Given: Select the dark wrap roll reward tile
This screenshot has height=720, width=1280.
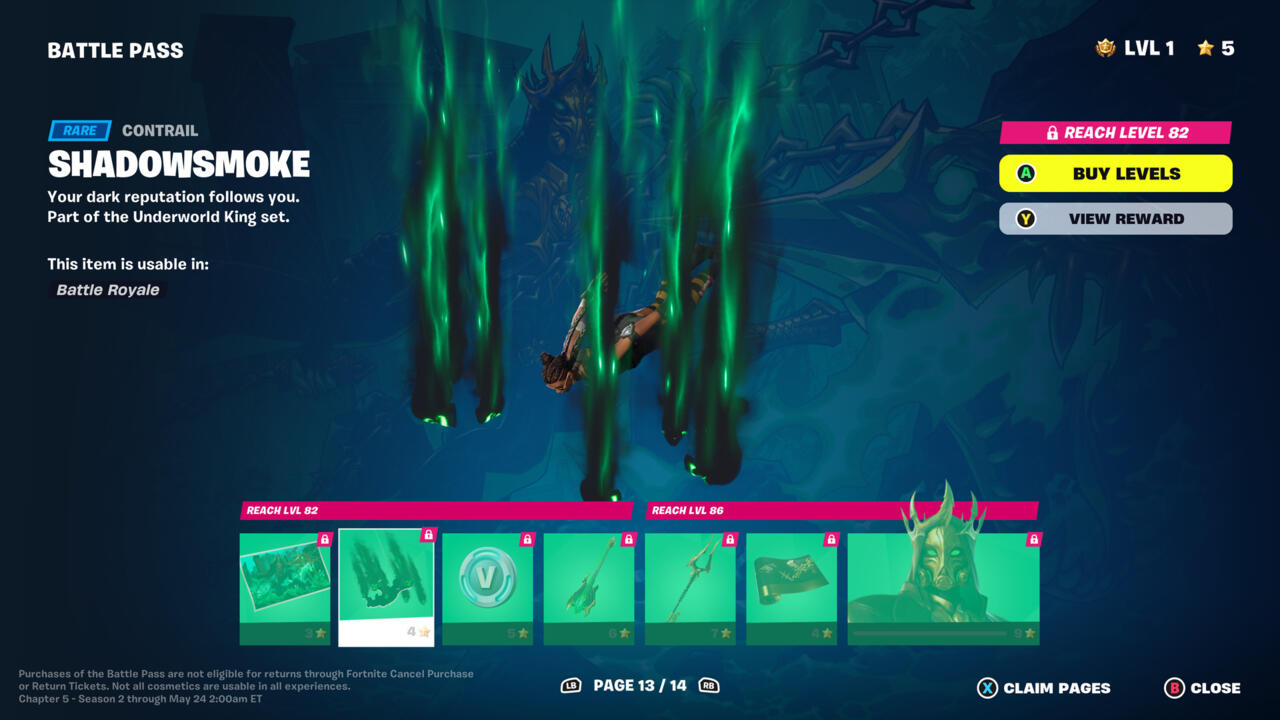Looking at the screenshot, I should 791,588.
